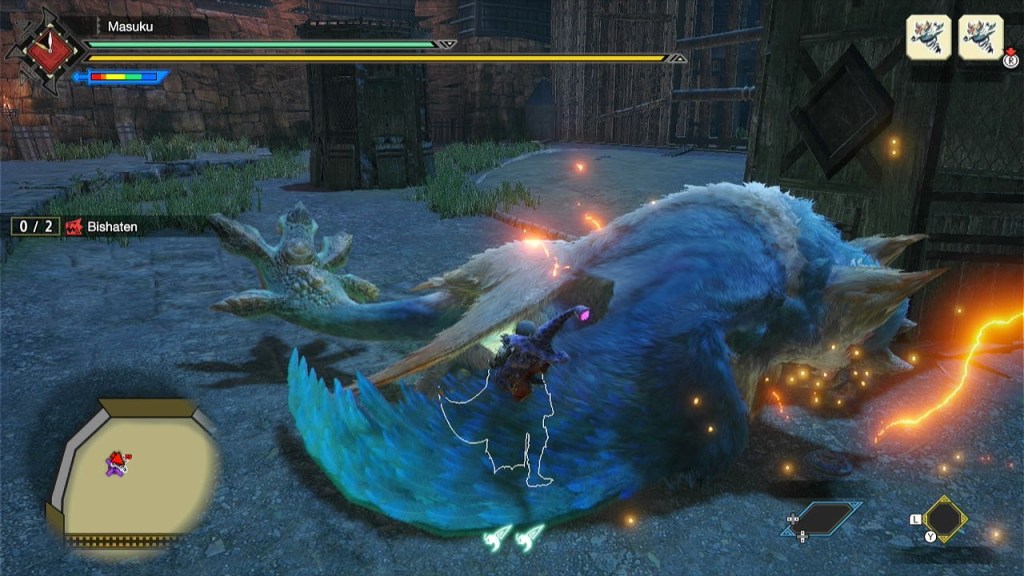Click the Bishaten icon with red badge

pyautogui.click(x=981, y=38)
